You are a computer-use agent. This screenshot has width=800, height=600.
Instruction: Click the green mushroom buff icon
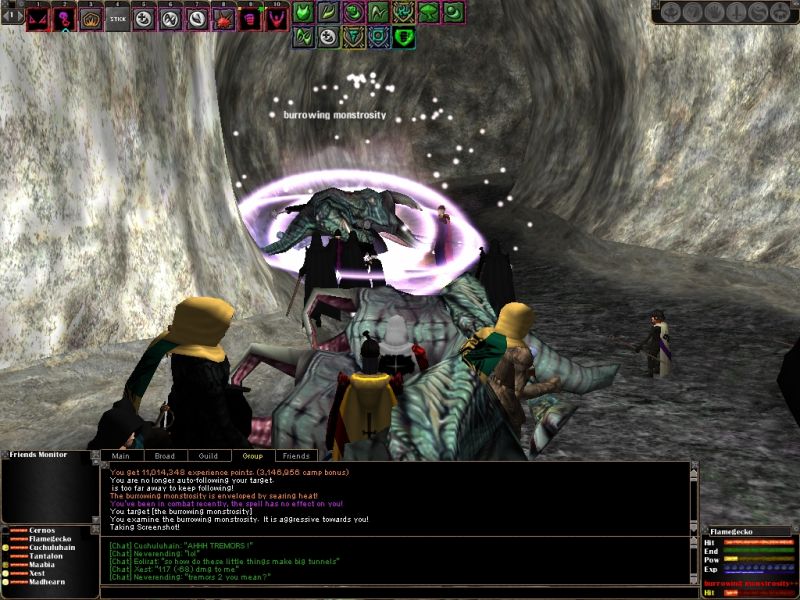click(x=429, y=13)
